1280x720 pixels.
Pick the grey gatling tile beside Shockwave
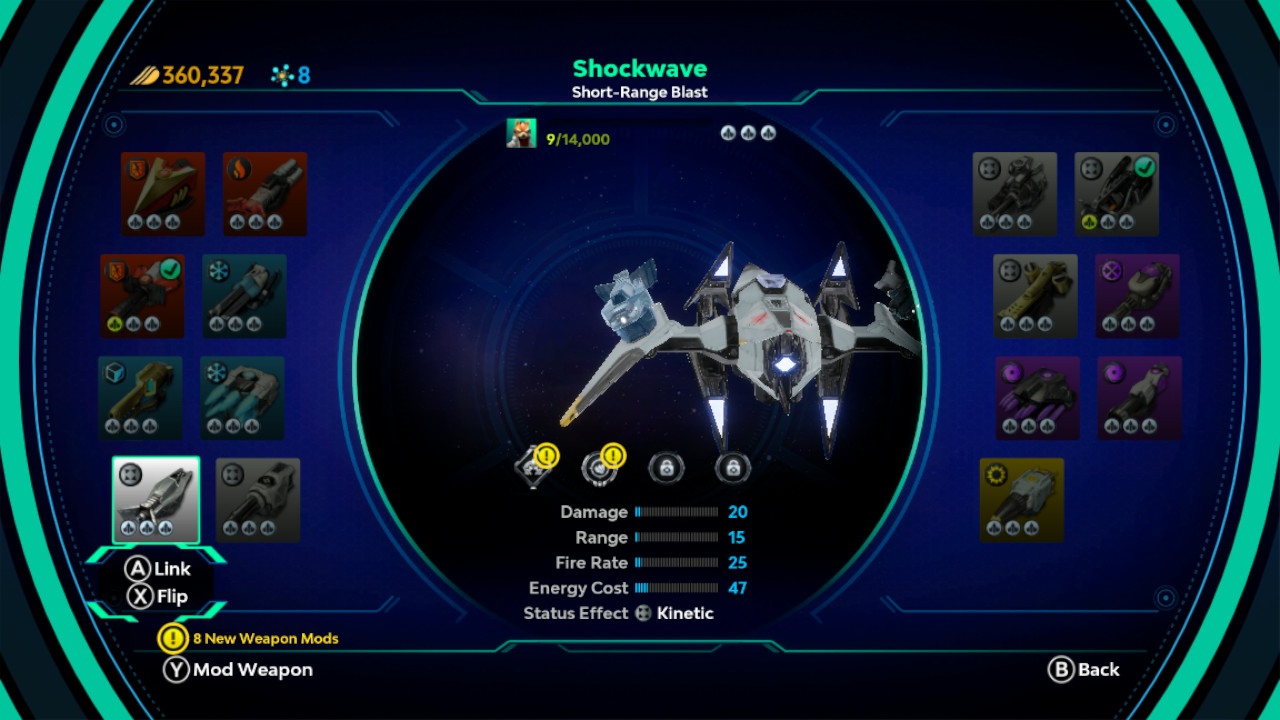point(258,500)
